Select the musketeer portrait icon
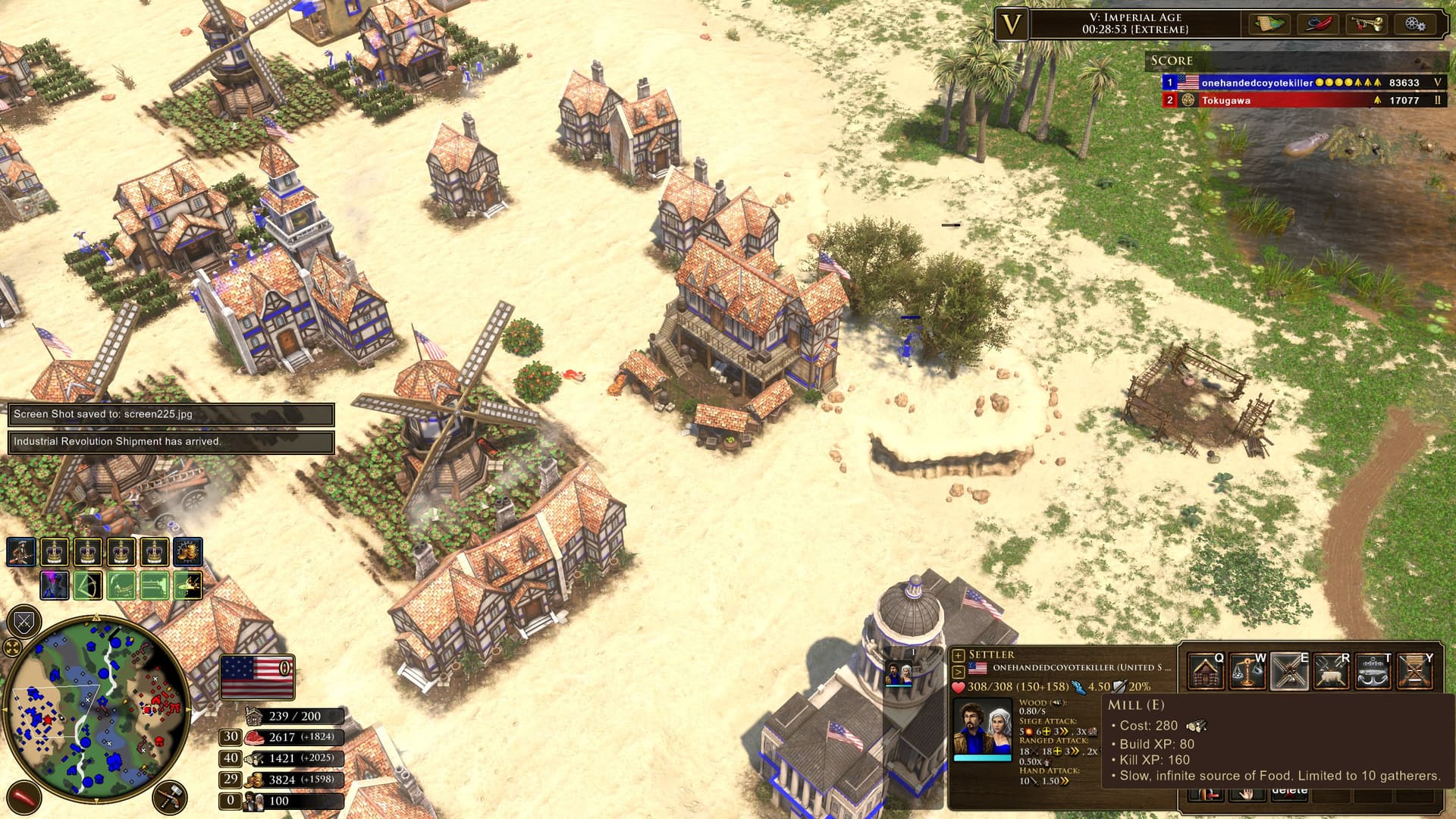The height and width of the screenshot is (819, 1456). pos(20,552)
